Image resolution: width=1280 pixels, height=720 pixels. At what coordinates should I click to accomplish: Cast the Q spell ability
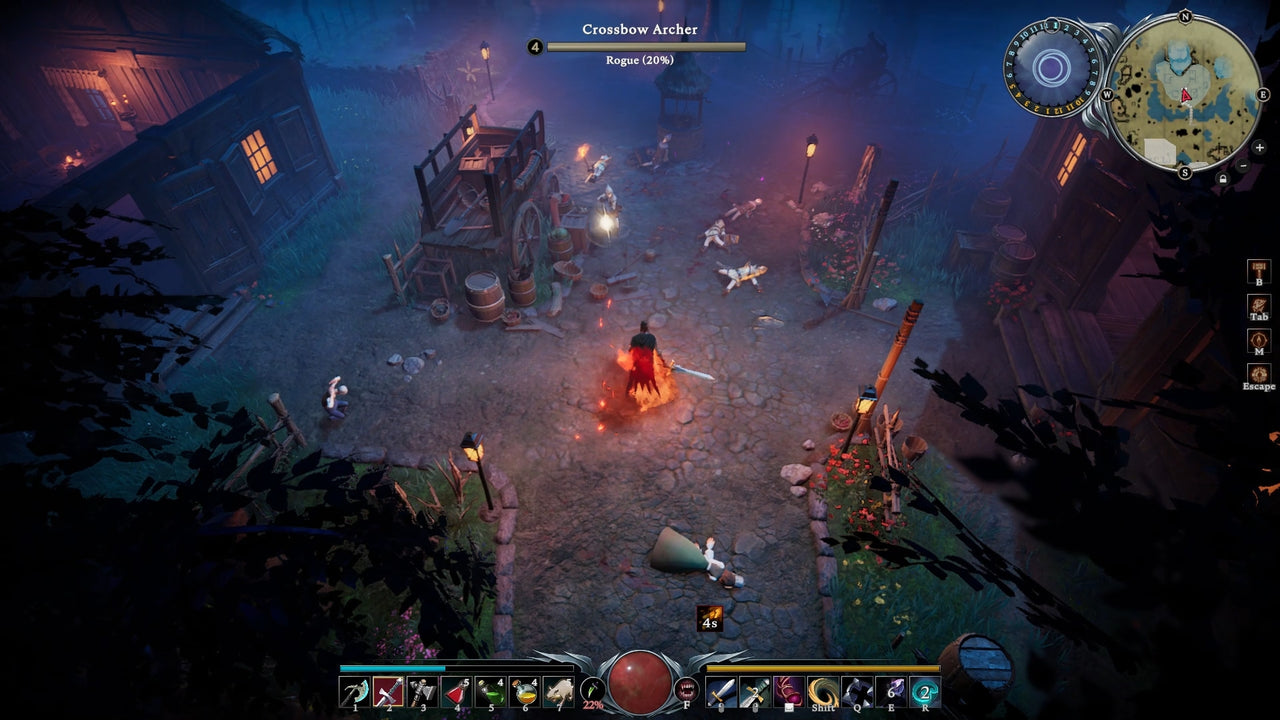(856, 690)
